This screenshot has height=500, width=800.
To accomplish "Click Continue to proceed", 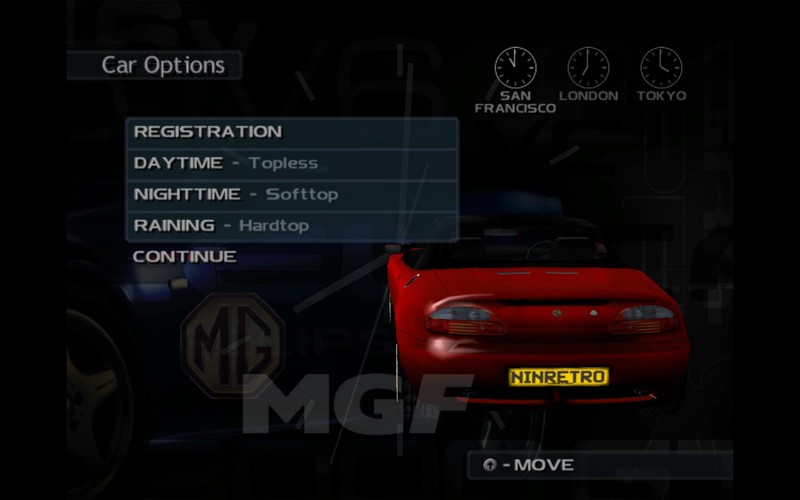I will pos(185,256).
